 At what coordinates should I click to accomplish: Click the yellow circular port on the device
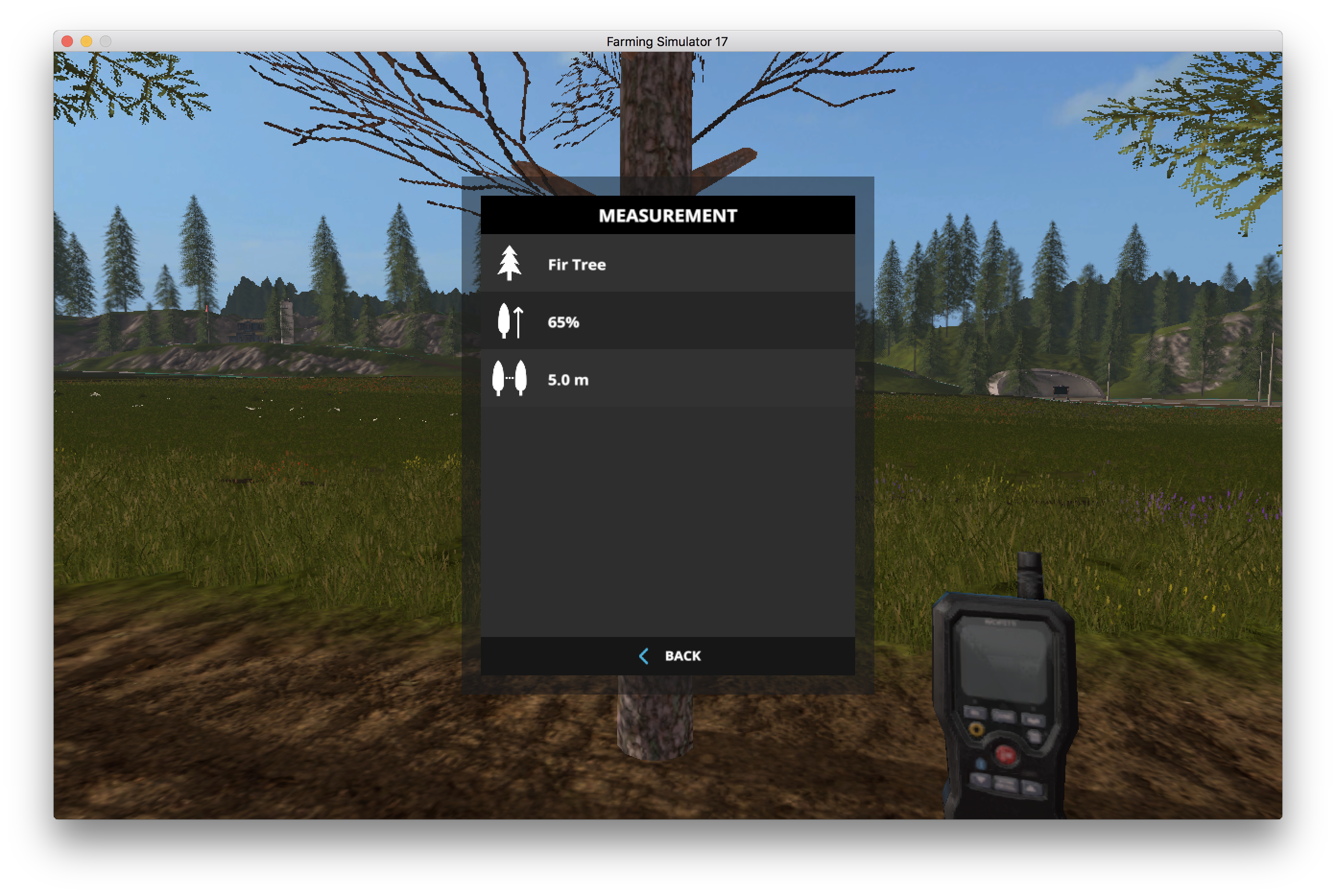click(x=977, y=729)
